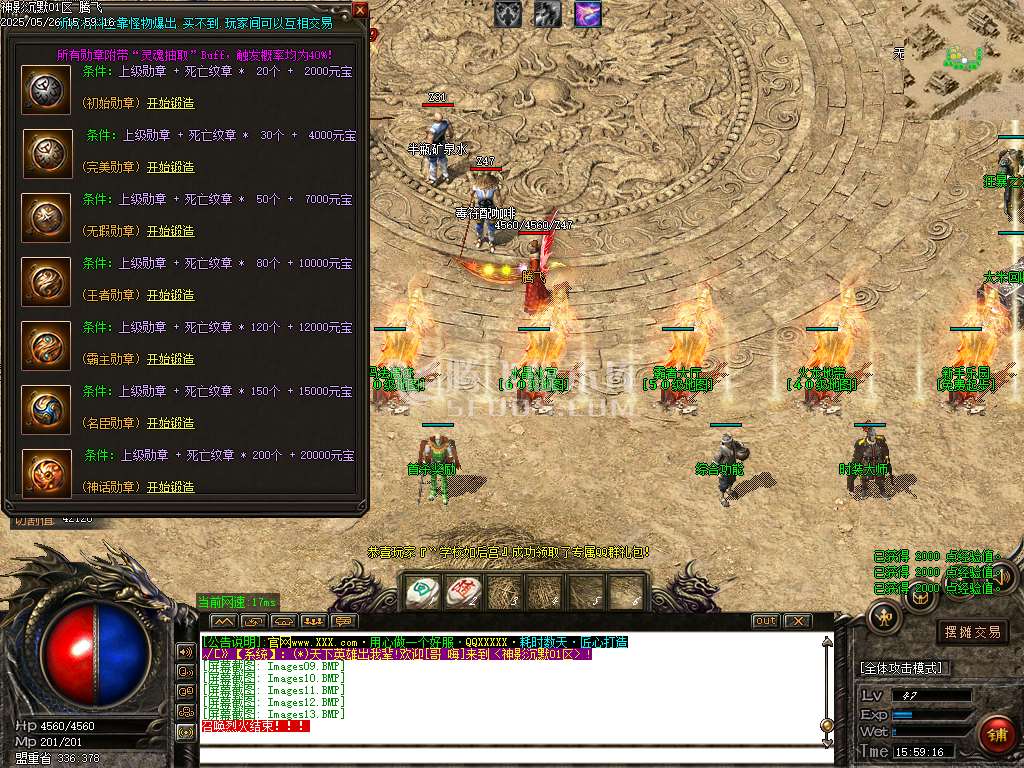This screenshot has height=768, width=1024.
Task: Start forging the 名臣勋章 medal
Action: [x=171, y=423]
